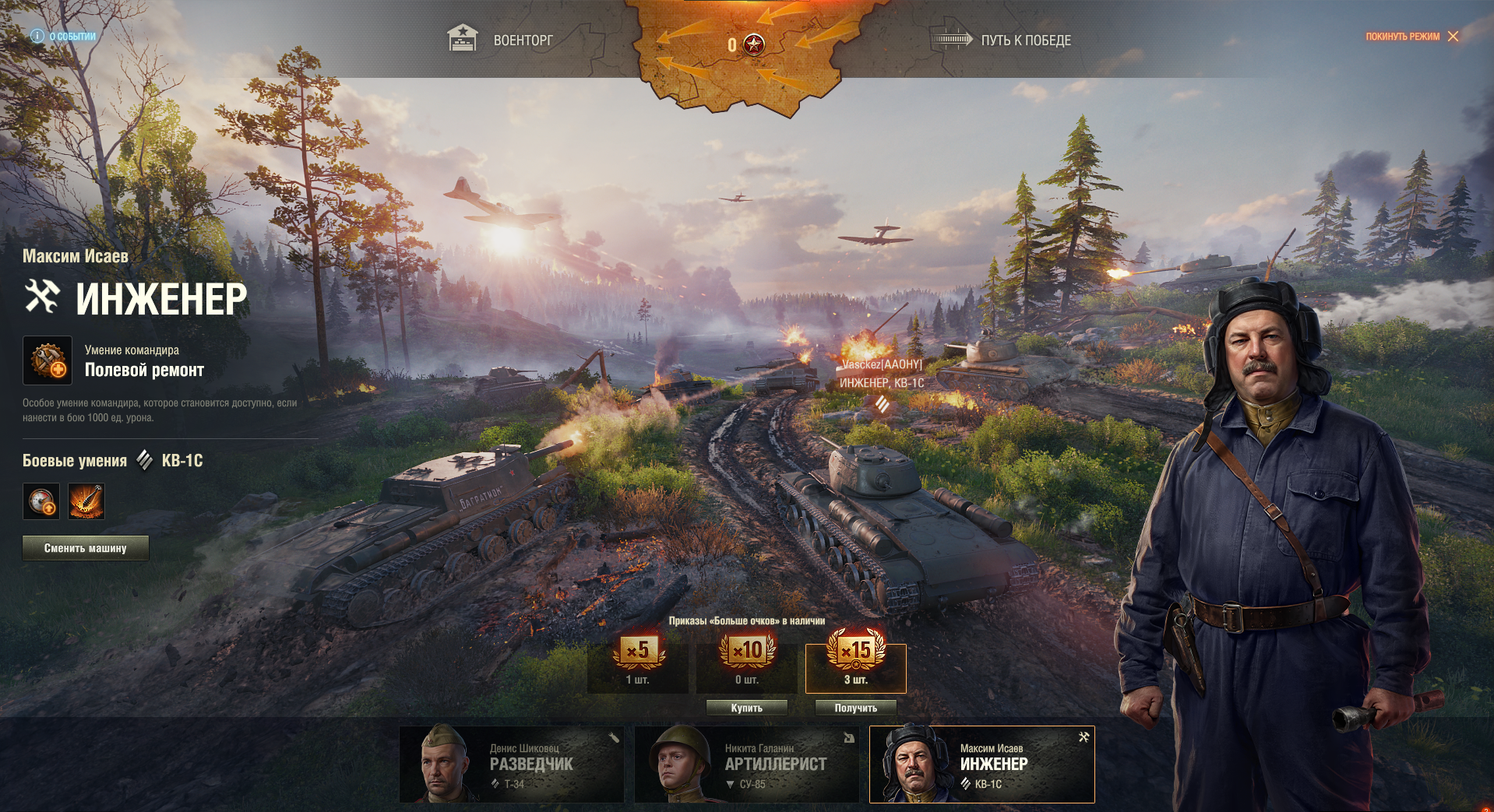Screen dimensions: 1494x812
Task: Choose the Артиллерист commander card
Action: [747, 765]
